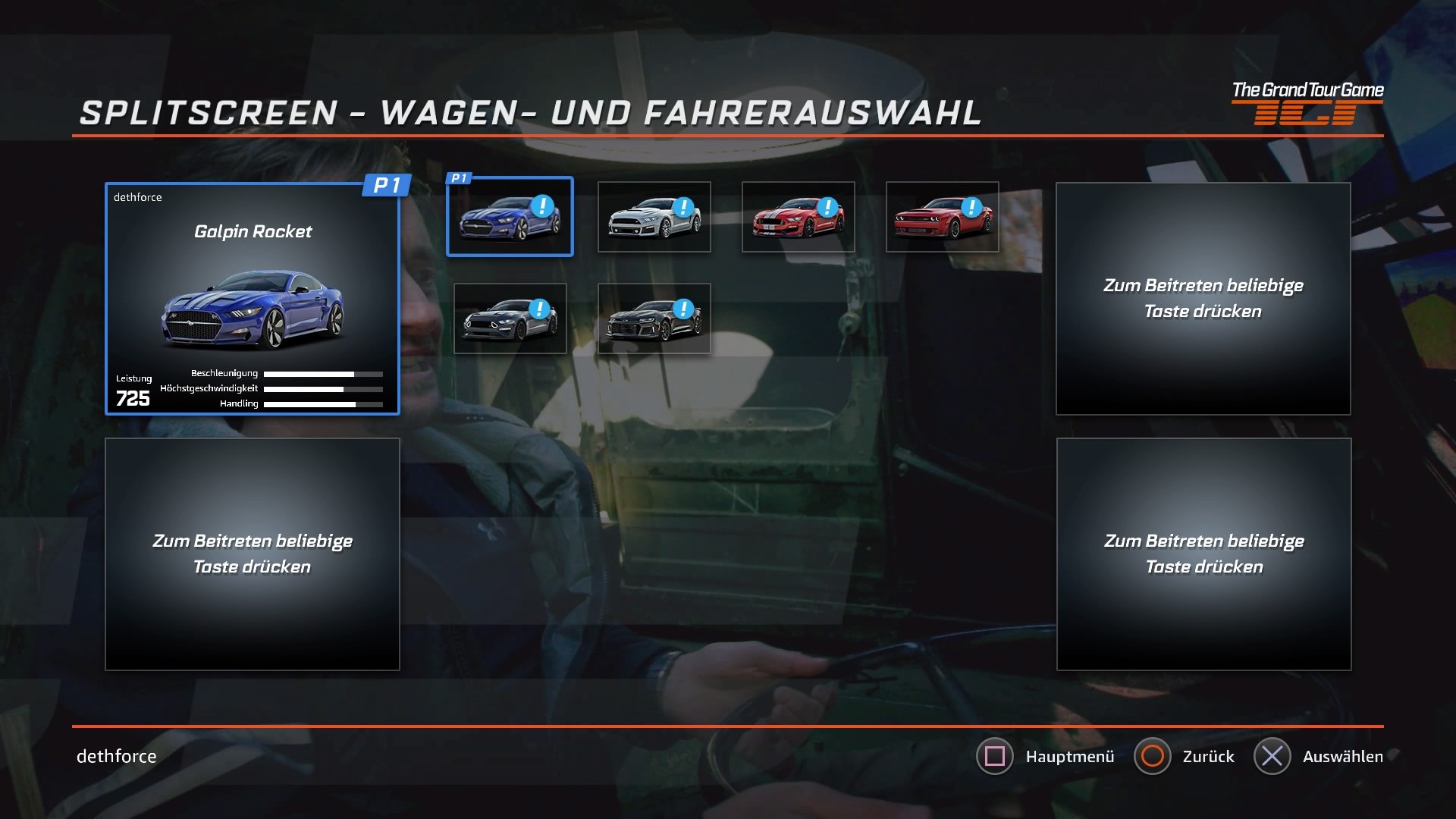Select the red Dodge Challenger thumbnail
This screenshot has width=1456, height=819.
pyautogui.click(x=942, y=218)
